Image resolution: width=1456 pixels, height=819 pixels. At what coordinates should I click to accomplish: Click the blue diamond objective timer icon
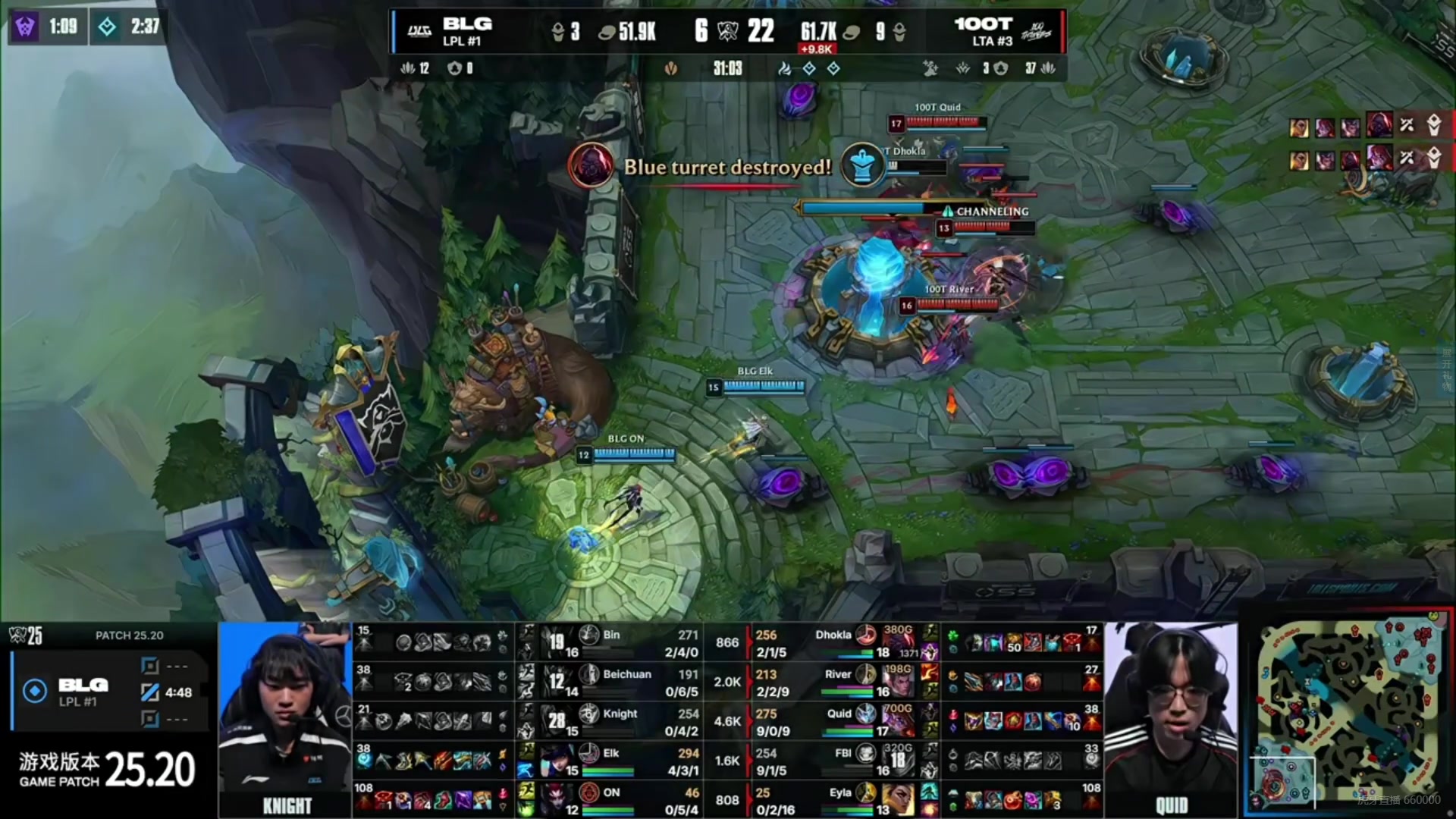coord(107,27)
